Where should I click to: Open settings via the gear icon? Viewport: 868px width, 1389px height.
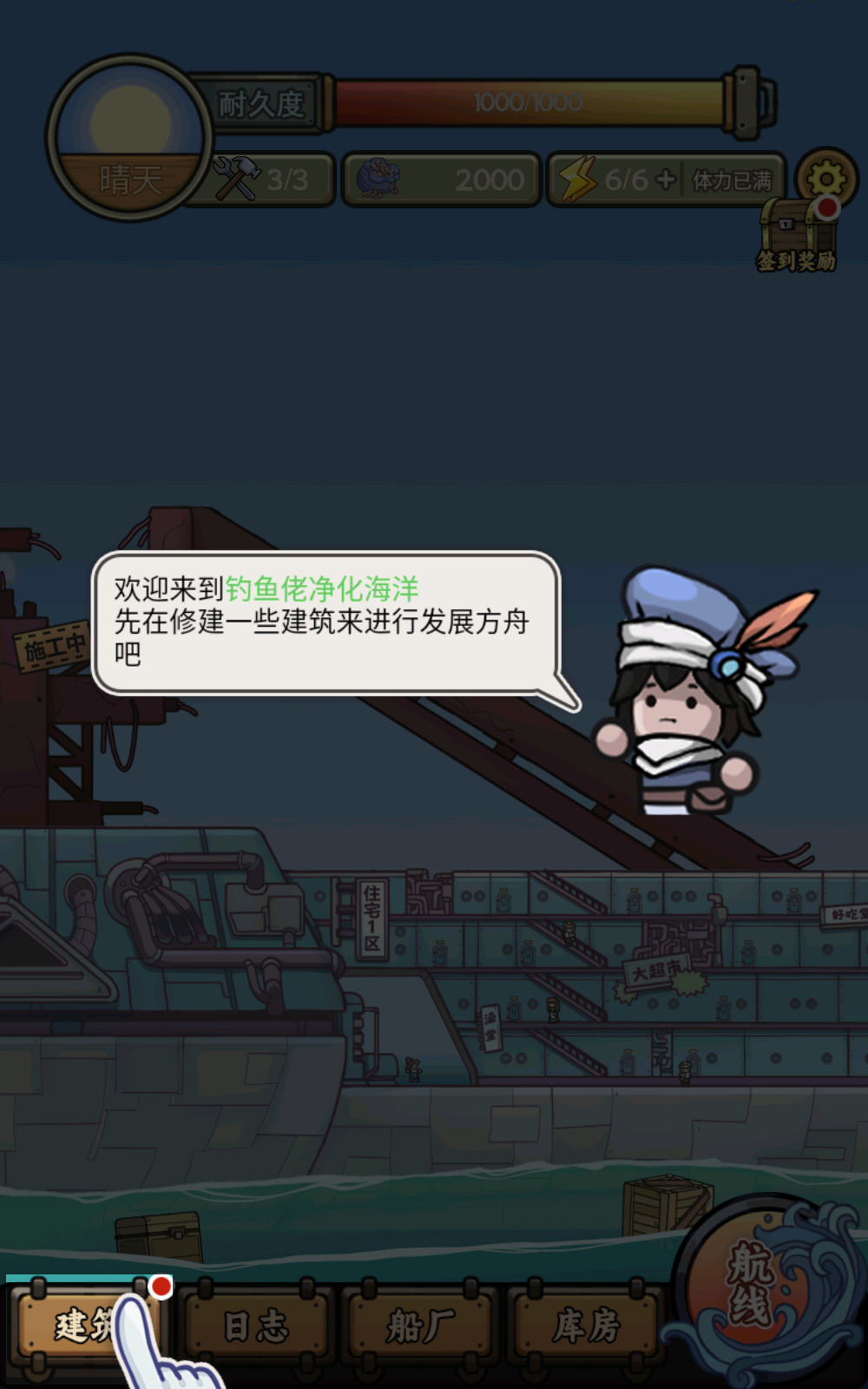(825, 180)
